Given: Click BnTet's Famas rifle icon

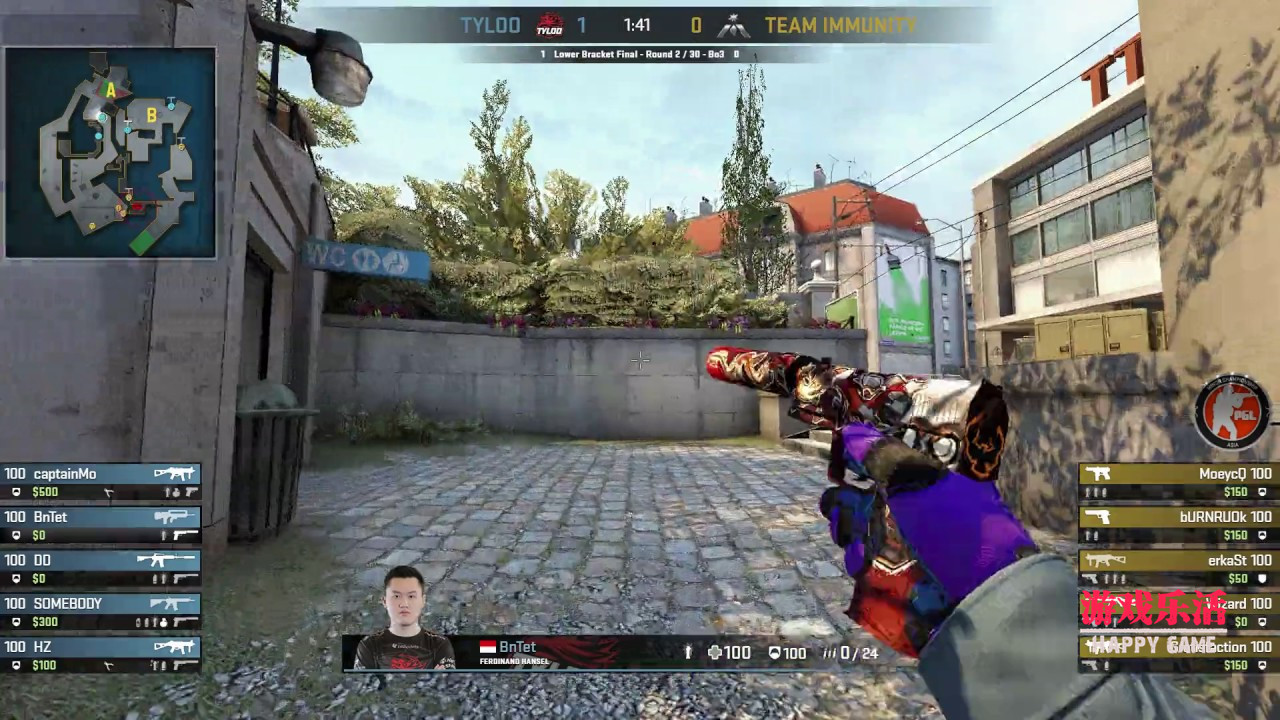Looking at the screenshot, I should (172, 517).
